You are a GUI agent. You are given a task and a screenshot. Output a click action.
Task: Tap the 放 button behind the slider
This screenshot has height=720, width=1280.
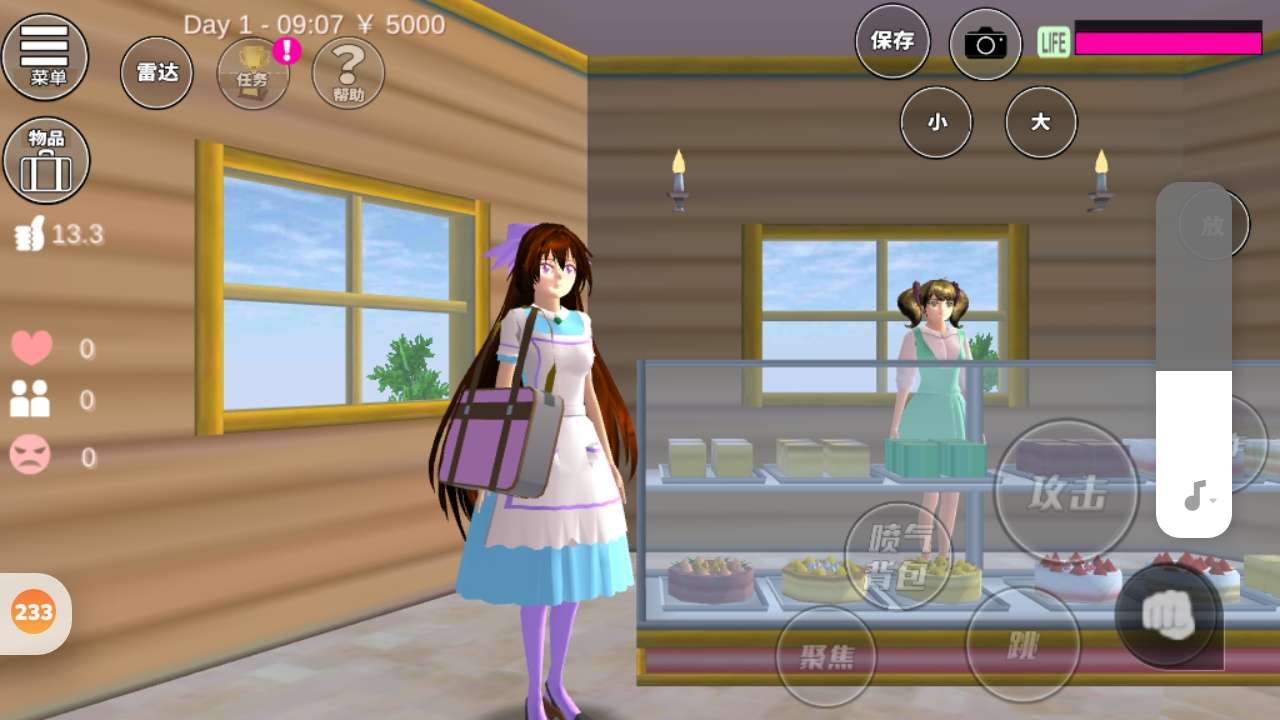(1238, 225)
